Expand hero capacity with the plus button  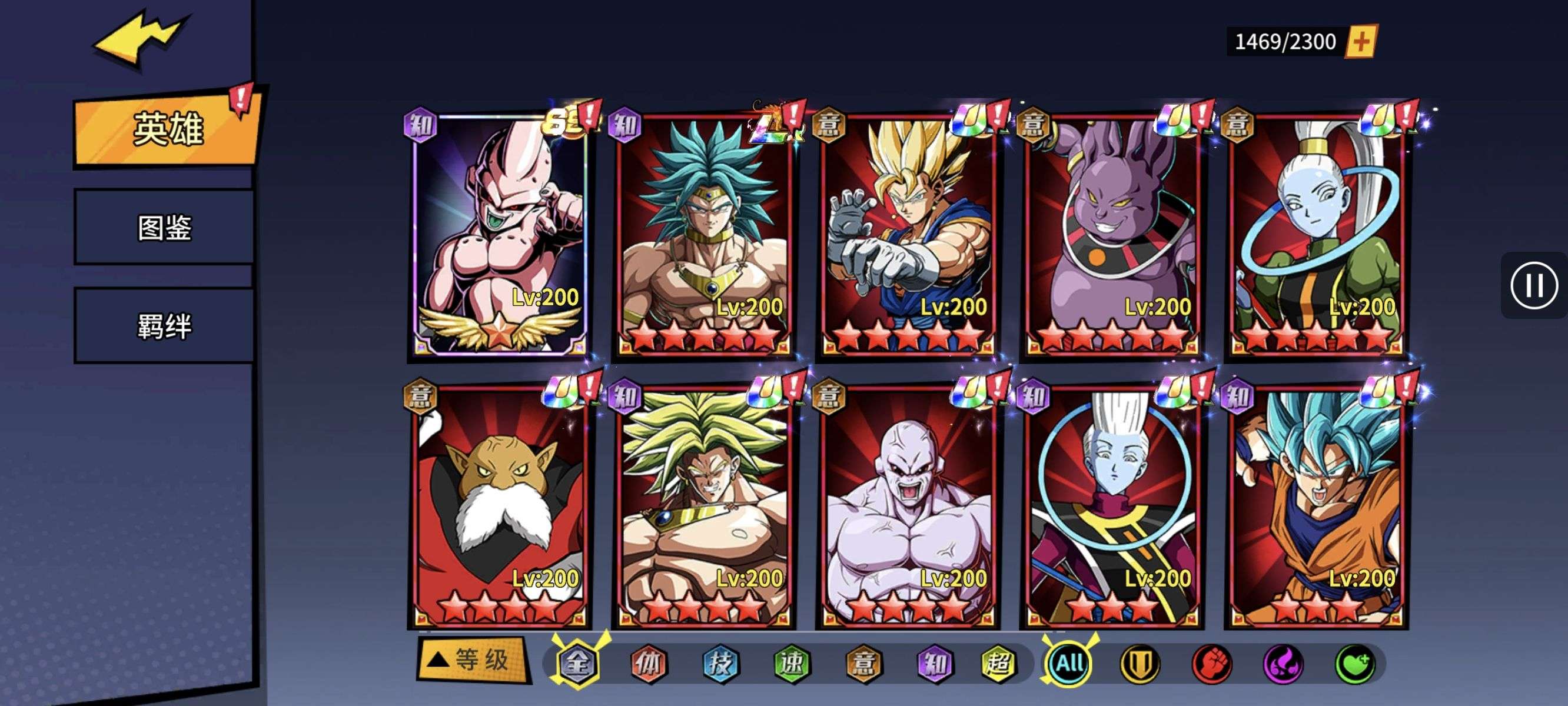pos(1361,42)
